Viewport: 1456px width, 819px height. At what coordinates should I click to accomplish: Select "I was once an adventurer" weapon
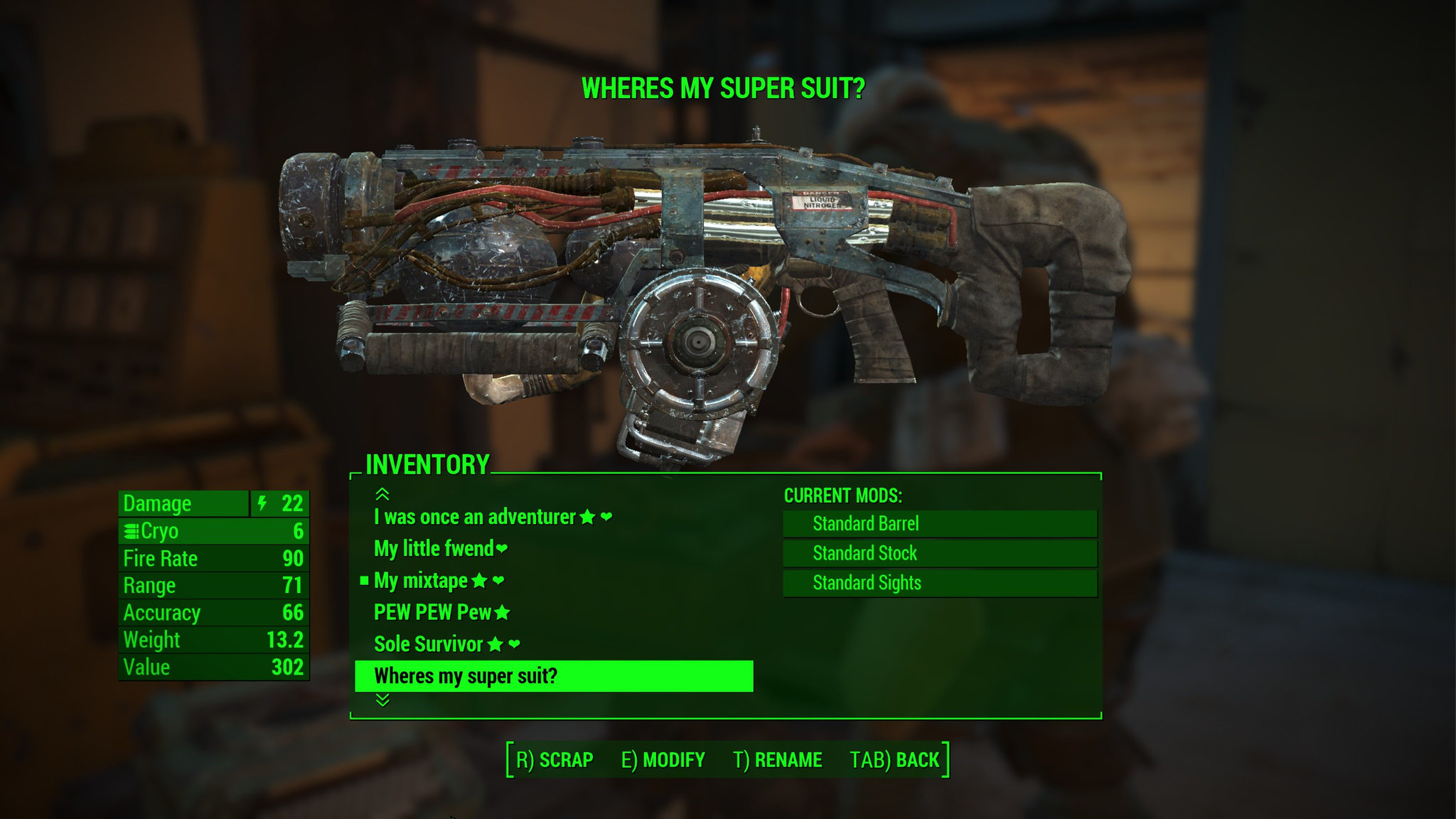coord(475,517)
